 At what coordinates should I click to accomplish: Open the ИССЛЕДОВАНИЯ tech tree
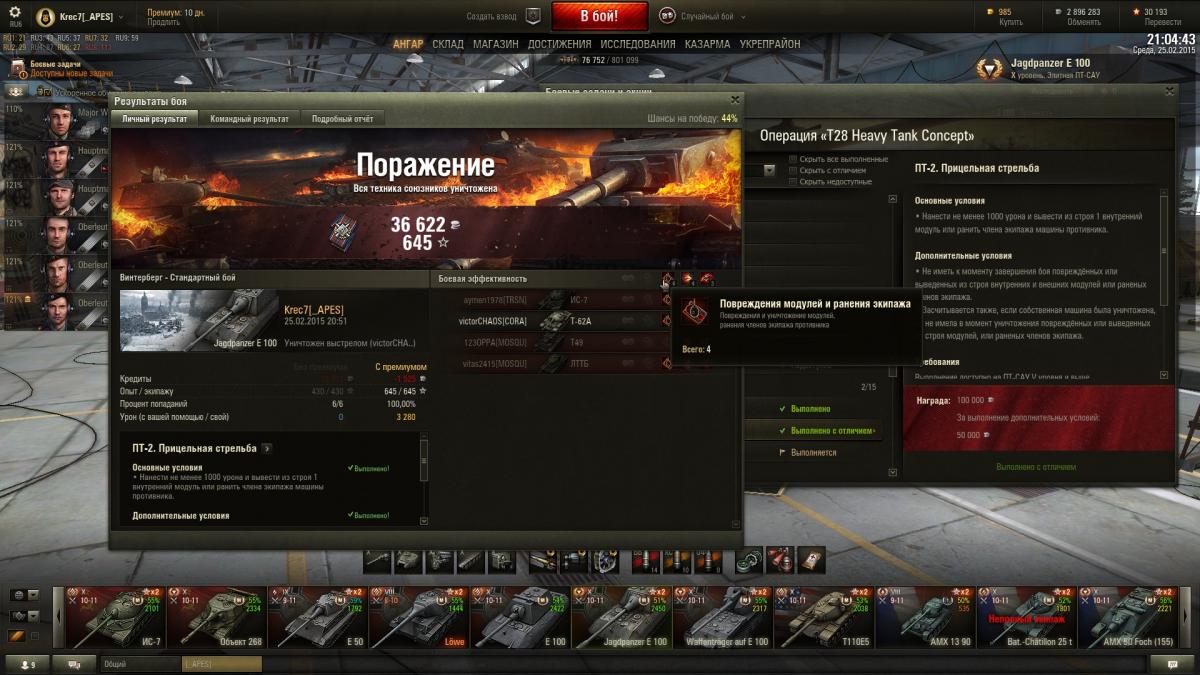coord(638,44)
